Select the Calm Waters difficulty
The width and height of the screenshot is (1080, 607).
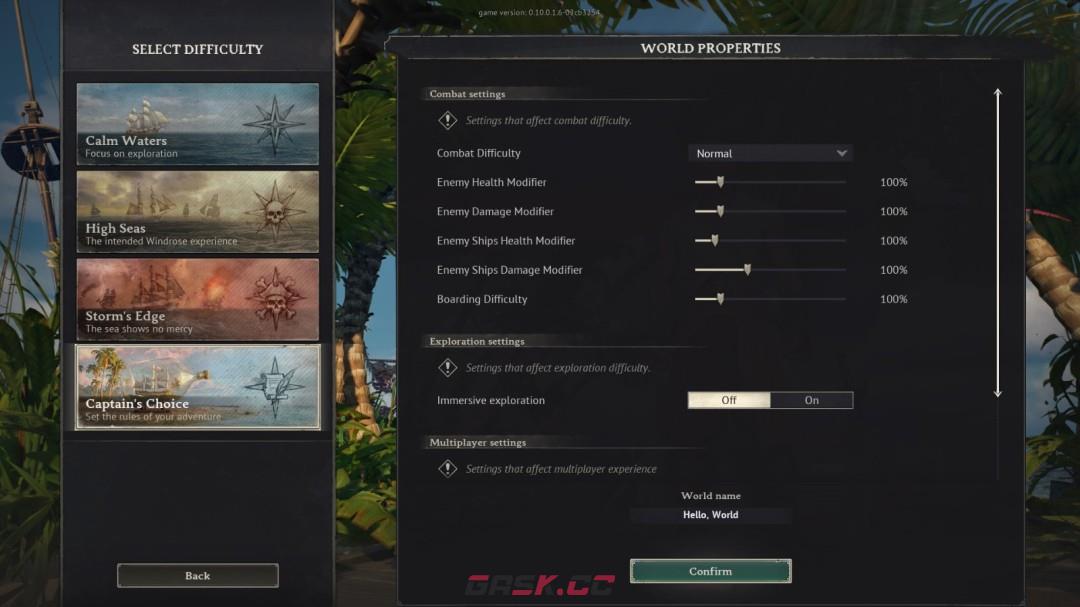coord(197,124)
